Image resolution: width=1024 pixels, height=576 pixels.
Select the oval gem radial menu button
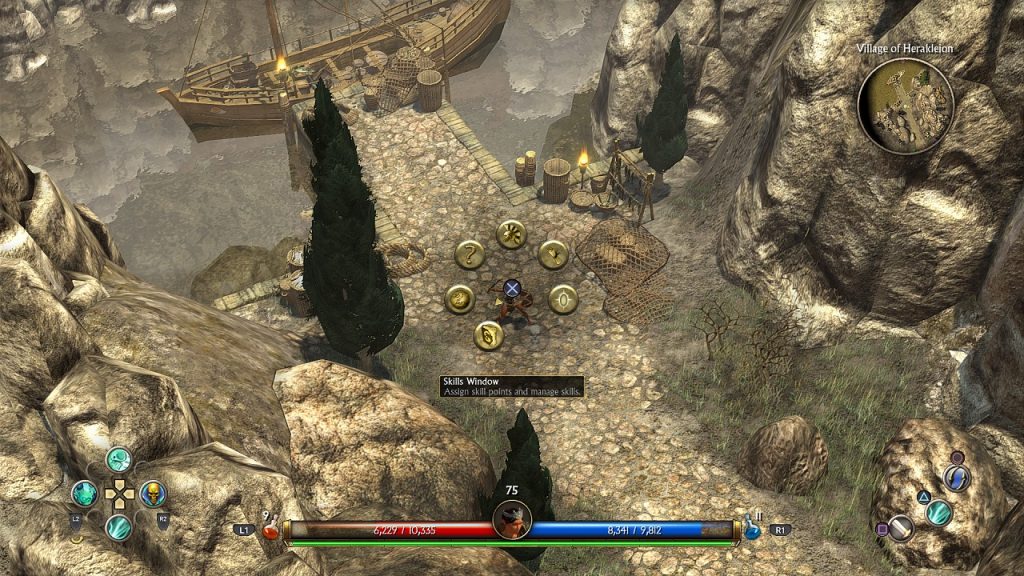click(564, 299)
